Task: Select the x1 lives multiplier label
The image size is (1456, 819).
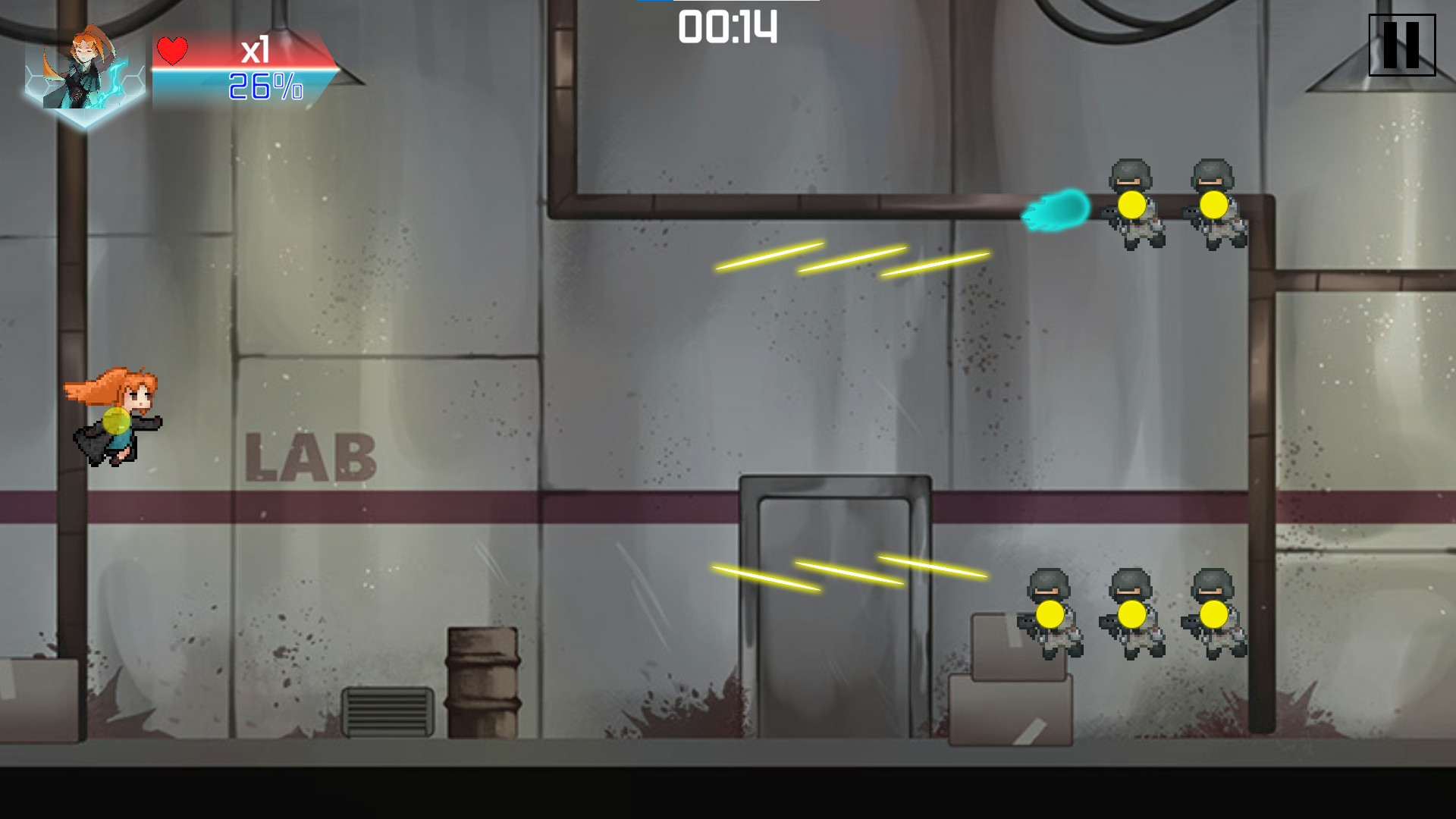Action: tap(256, 51)
